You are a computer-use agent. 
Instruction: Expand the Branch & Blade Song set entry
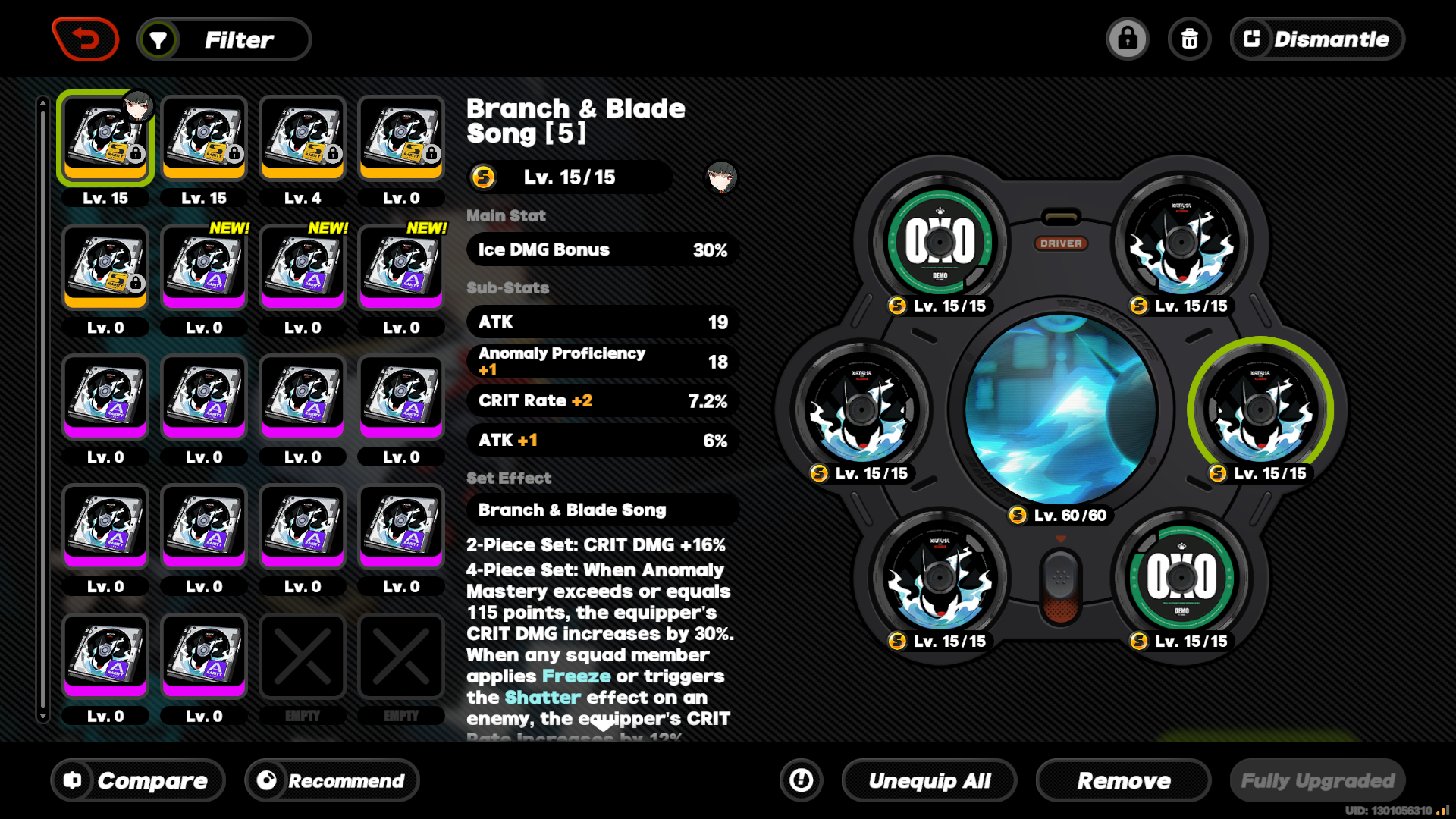click(601, 510)
